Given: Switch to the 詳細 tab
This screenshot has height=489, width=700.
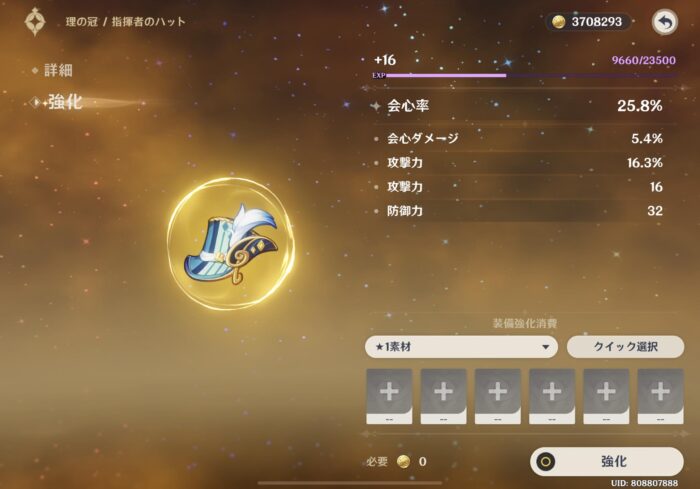Looking at the screenshot, I should (x=57, y=71).
